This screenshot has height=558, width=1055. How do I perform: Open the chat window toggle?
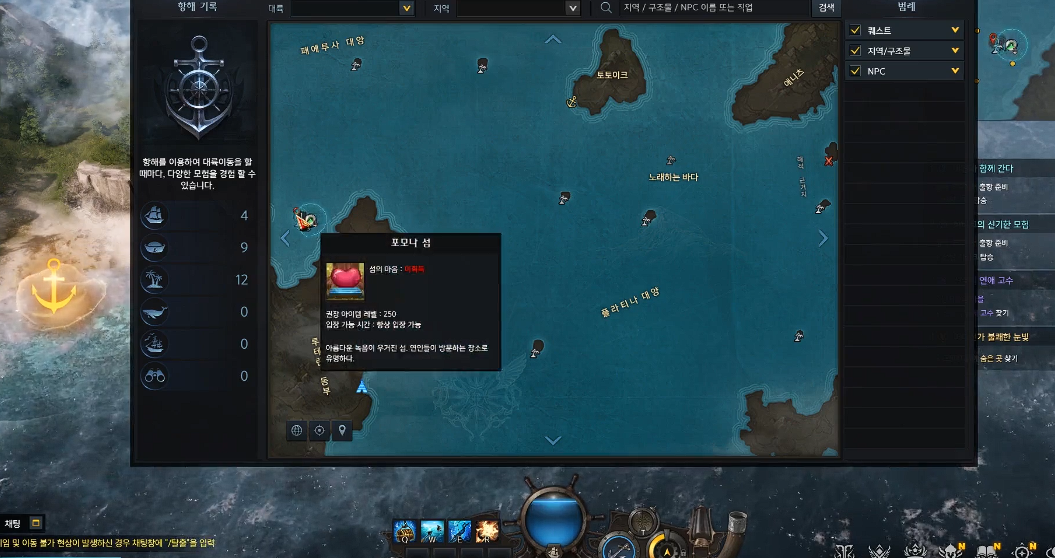(x=35, y=523)
